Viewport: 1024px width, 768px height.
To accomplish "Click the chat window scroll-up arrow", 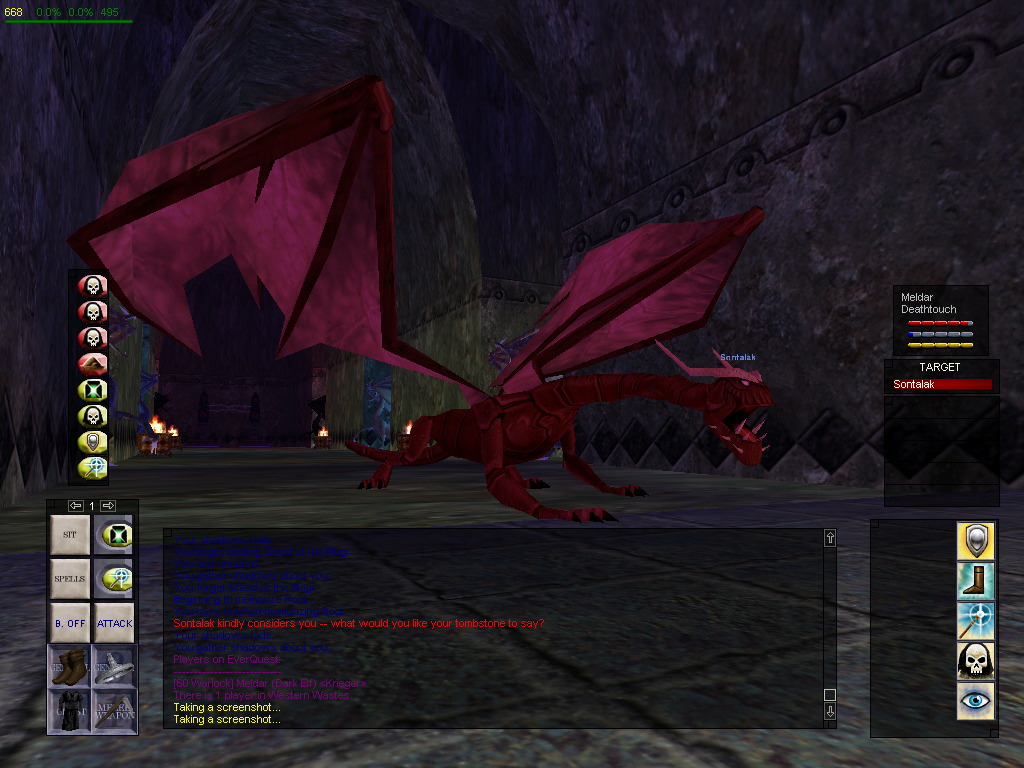I will 829,538.
